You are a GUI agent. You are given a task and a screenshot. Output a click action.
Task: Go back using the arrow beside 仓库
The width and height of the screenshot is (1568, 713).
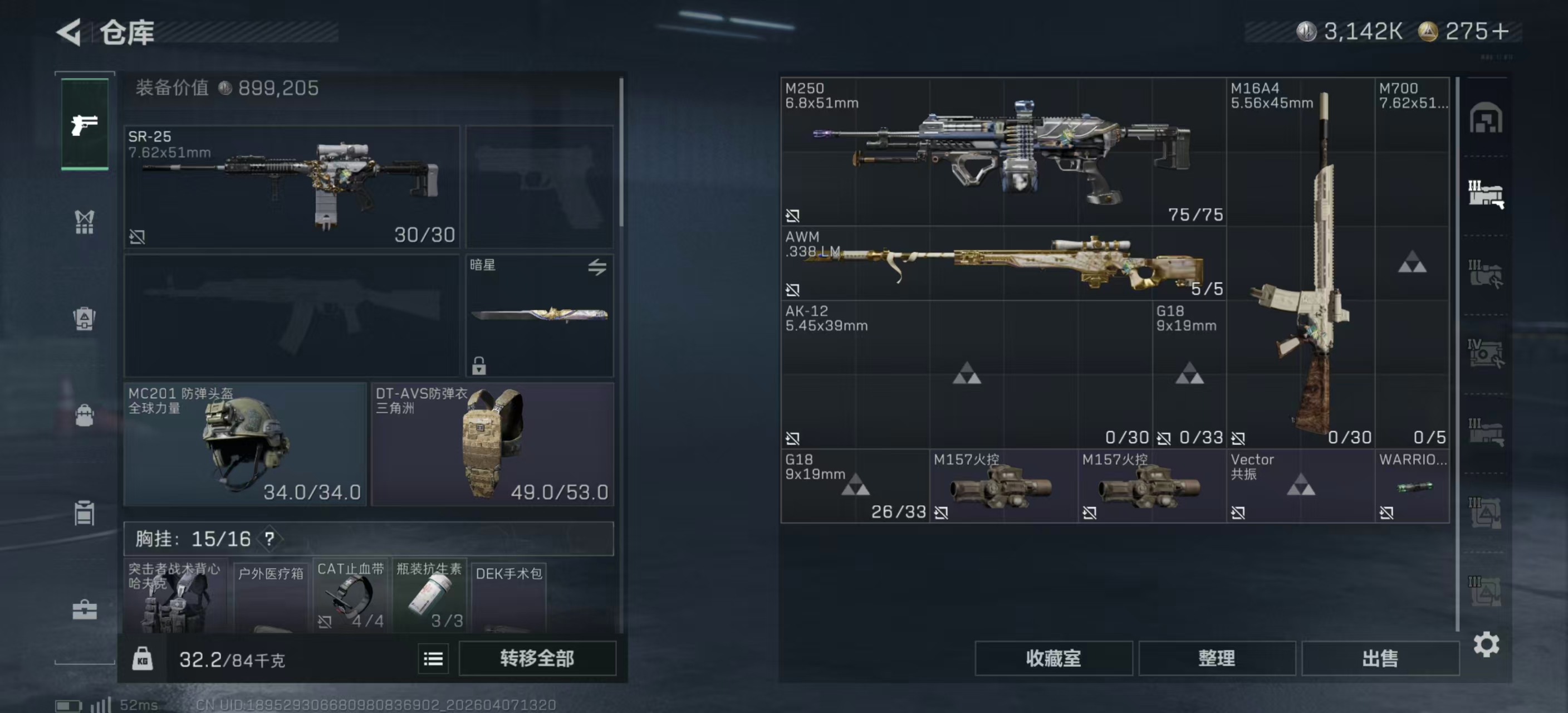[x=70, y=32]
